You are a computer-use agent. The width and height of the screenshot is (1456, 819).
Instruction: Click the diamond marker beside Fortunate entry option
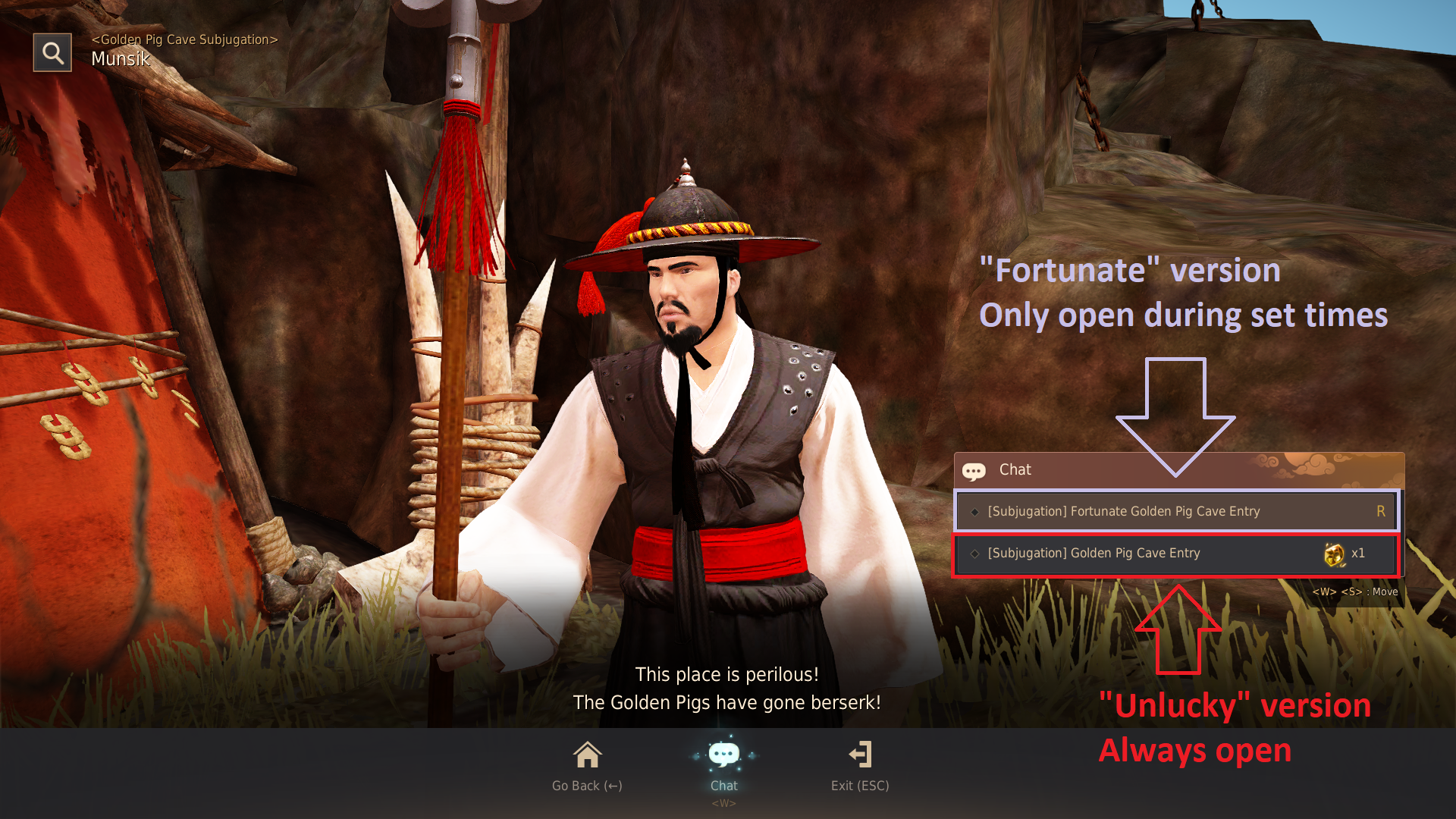[974, 511]
